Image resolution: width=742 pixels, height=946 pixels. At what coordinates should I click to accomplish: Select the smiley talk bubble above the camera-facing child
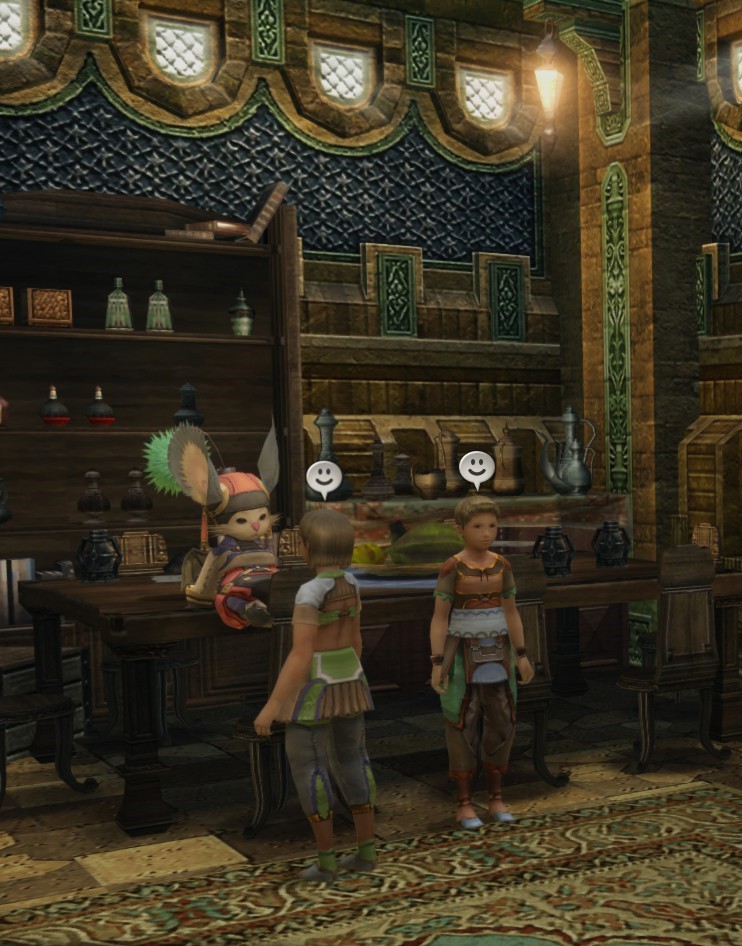tap(476, 467)
